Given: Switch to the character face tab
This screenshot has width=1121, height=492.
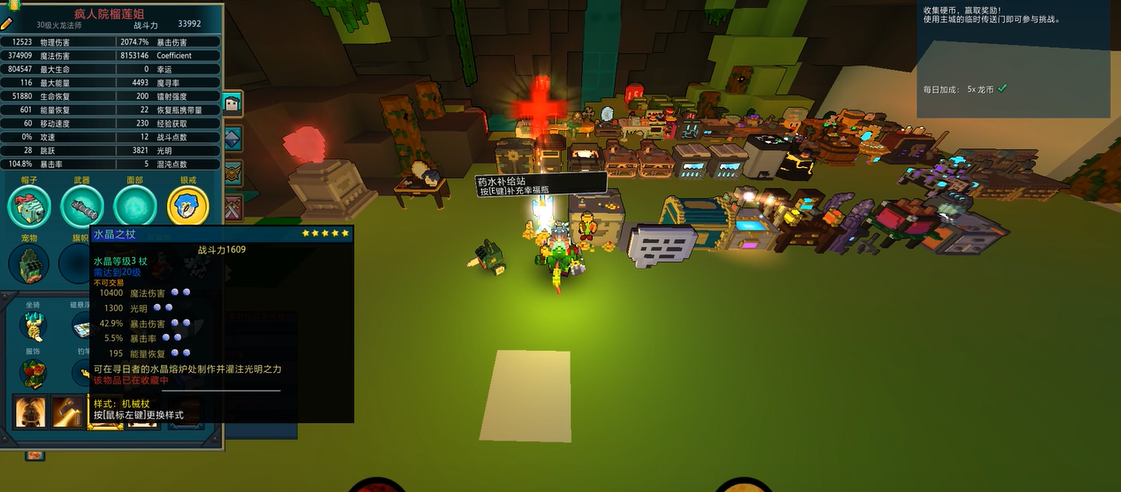Looking at the screenshot, I should [x=232, y=104].
